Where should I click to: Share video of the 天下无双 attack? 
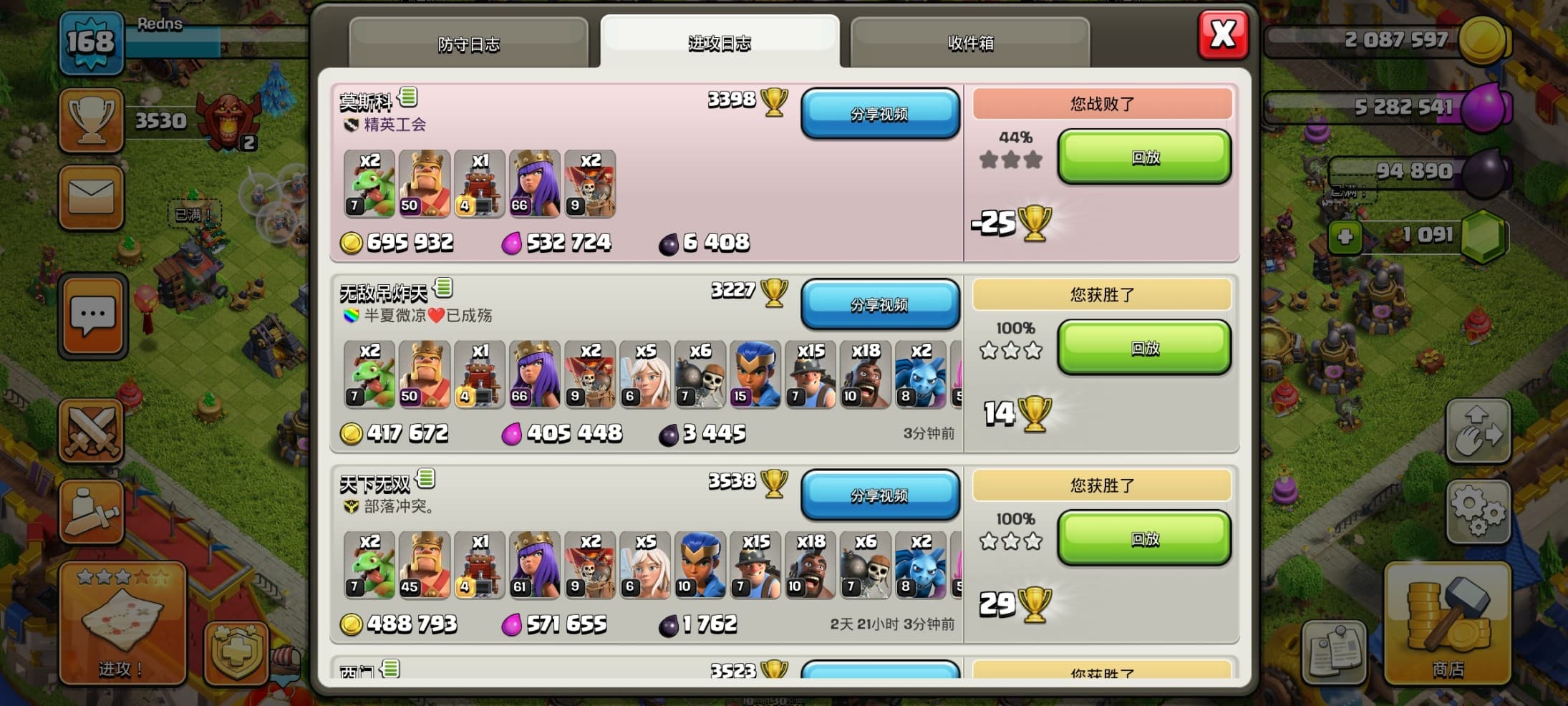tap(879, 495)
